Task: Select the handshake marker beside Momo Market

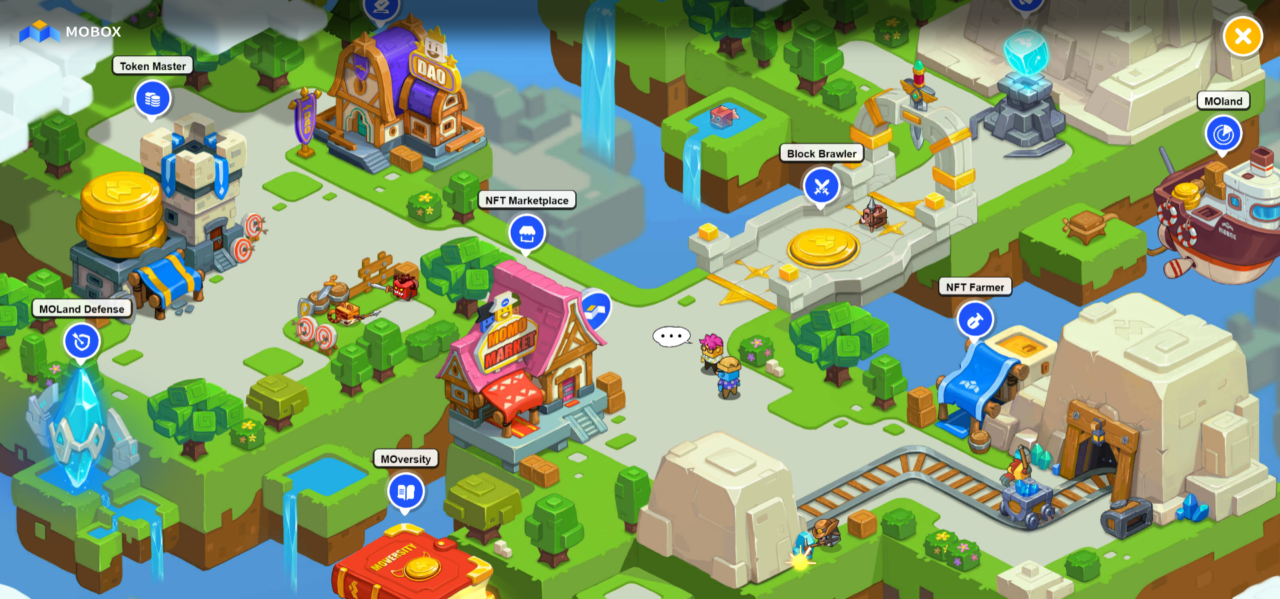Action: [x=596, y=308]
